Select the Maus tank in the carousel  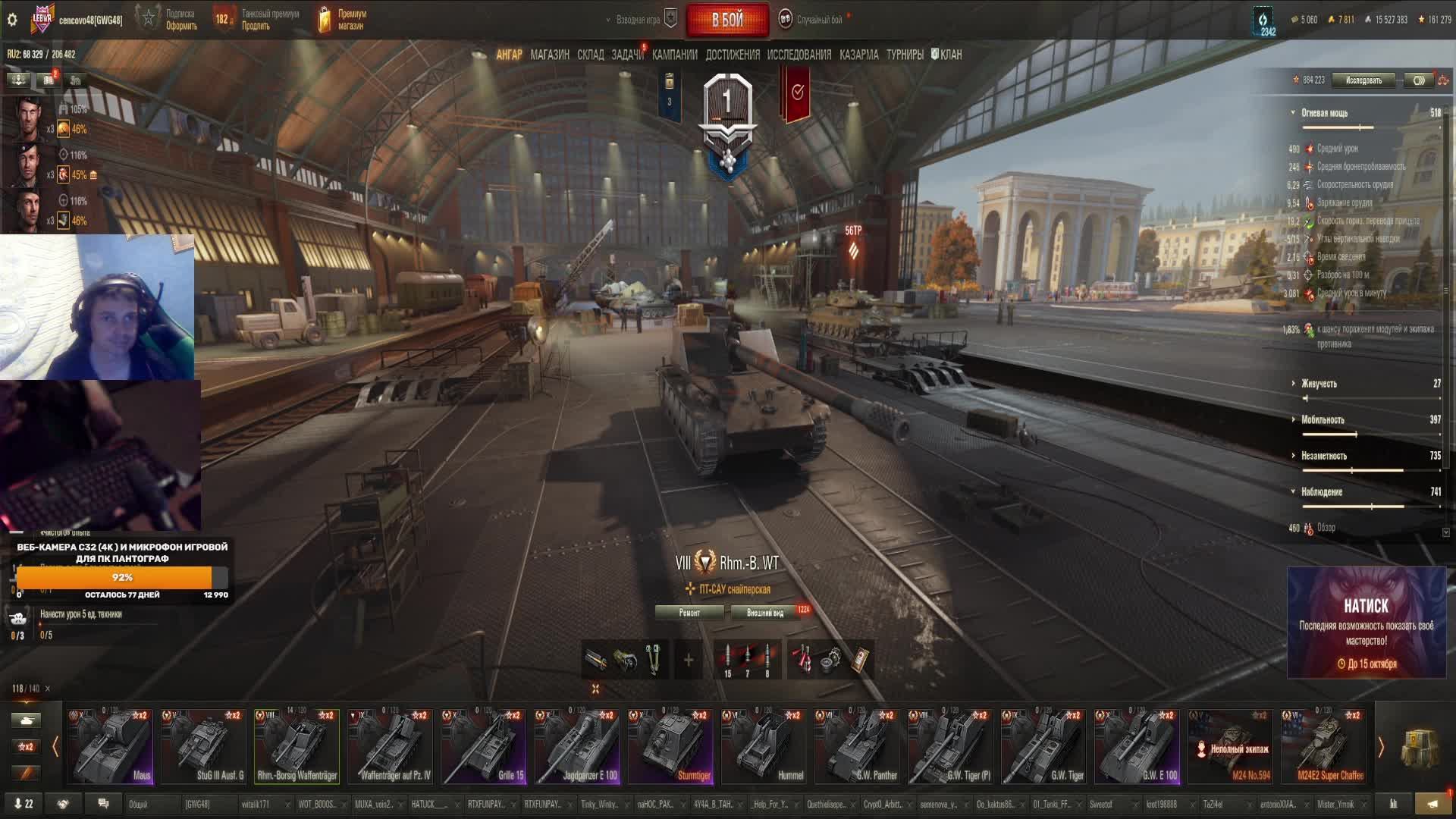(111, 746)
